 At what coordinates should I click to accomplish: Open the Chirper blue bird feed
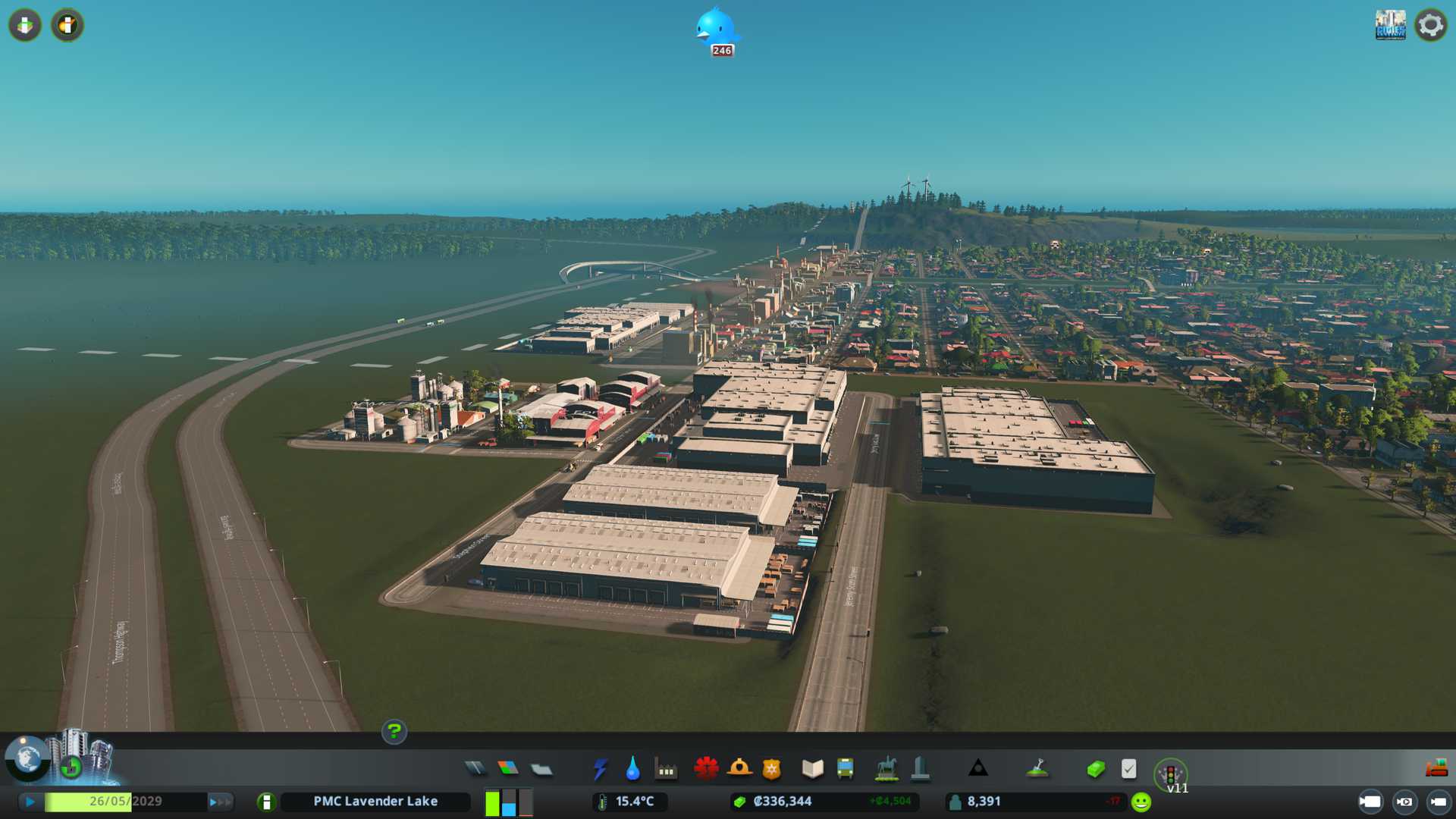pos(716,30)
